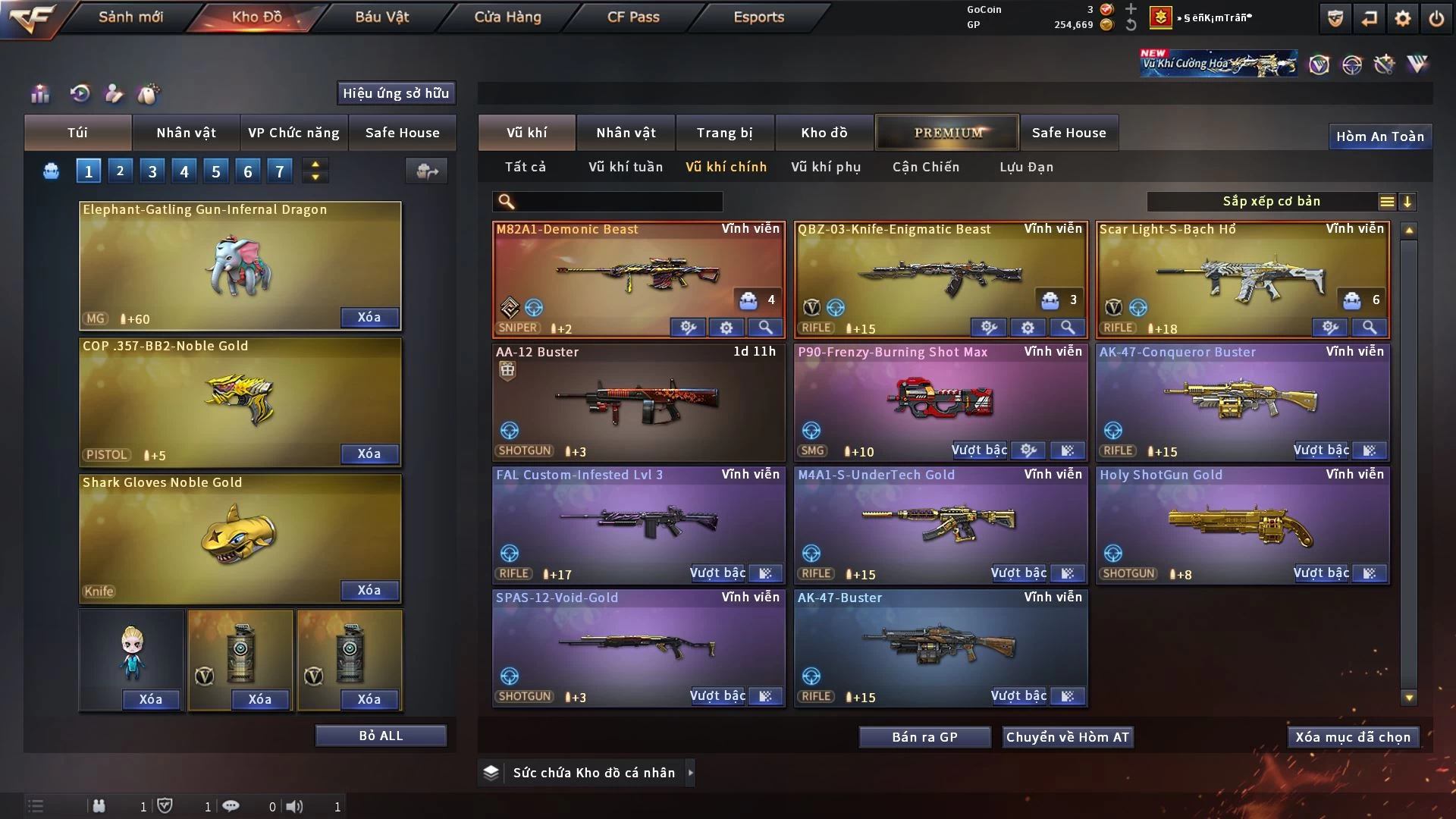
Task: Click Vượt bậc on Holy ShotGun Gold
Action: (1320, 573)
